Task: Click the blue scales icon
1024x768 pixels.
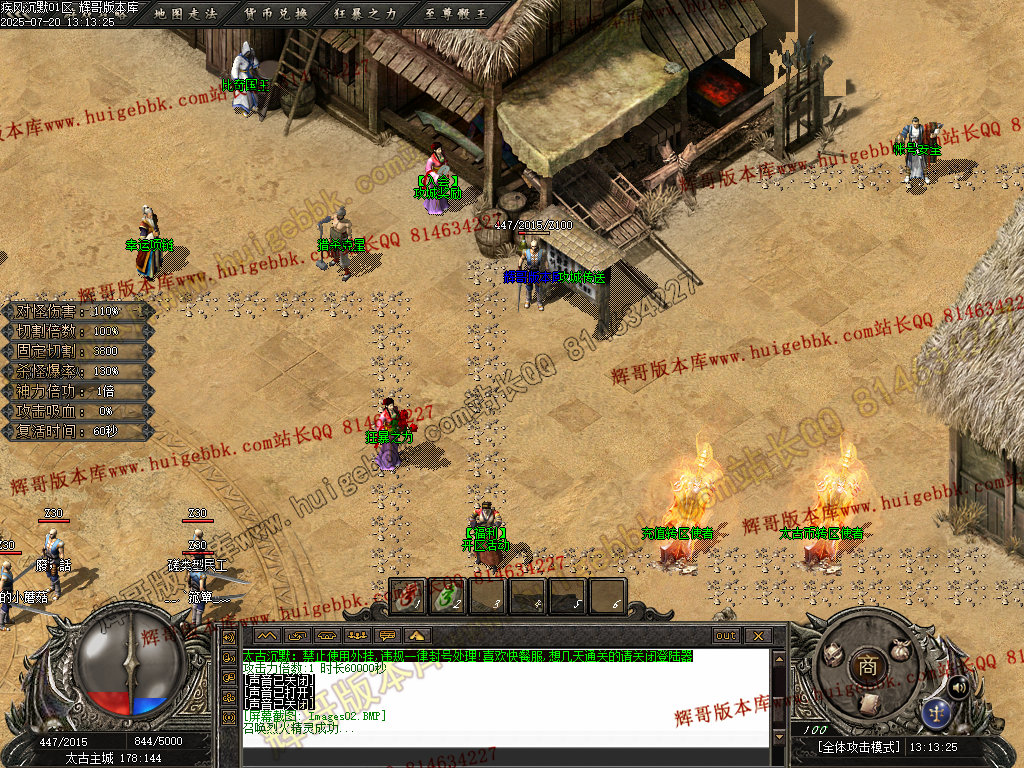Action: pyautogui.click(x=937, y=712)
